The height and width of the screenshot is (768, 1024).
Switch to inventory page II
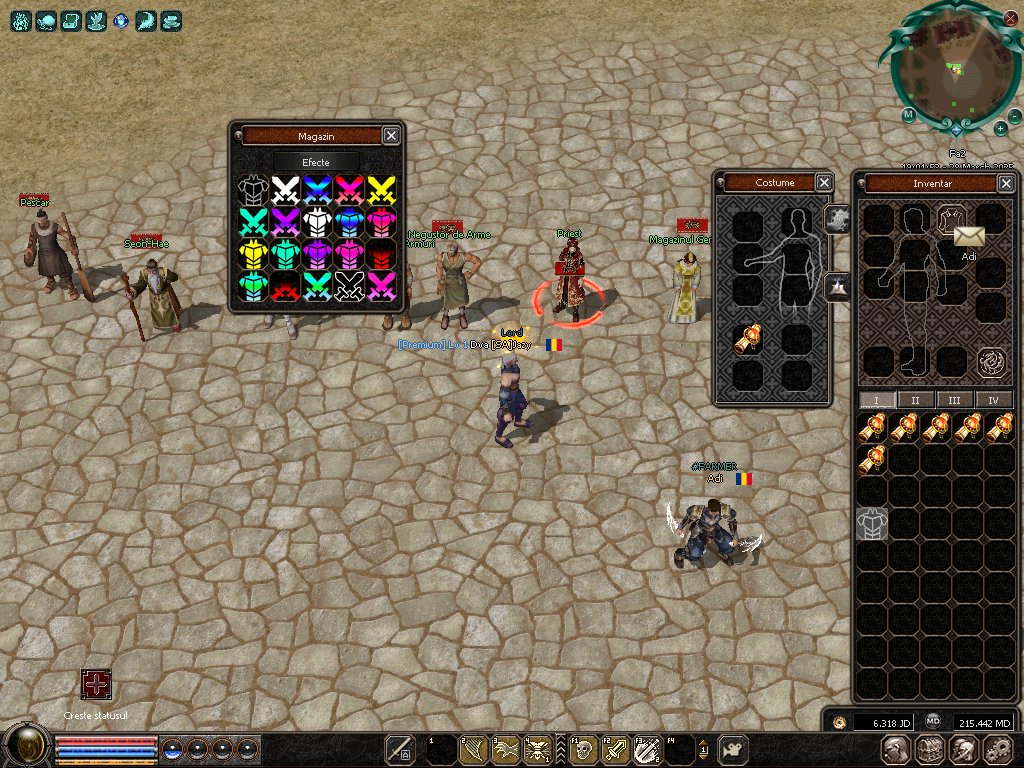[914, 400]
